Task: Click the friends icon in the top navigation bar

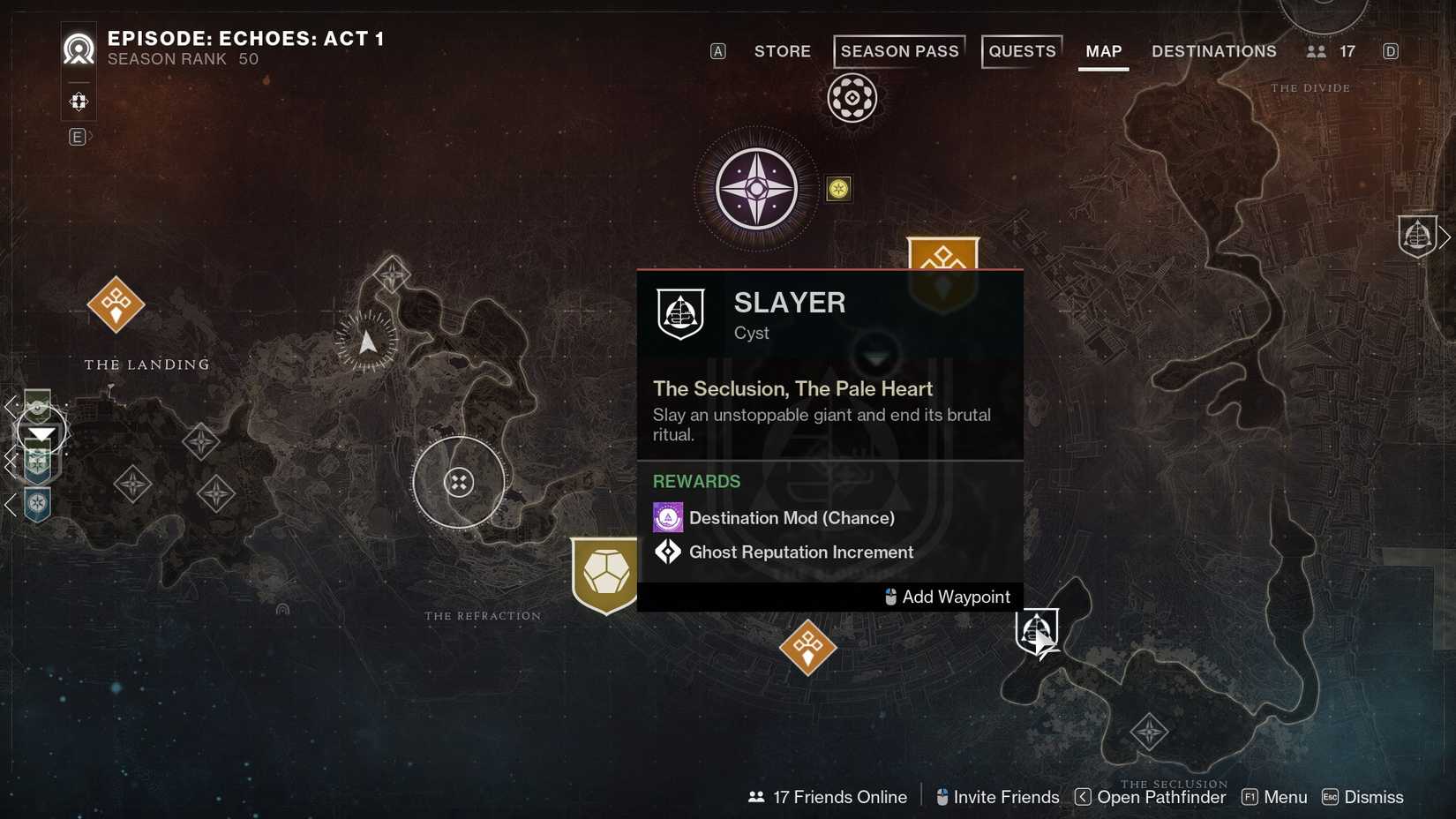Action: pyautogui.click(x=1317, y=51)
